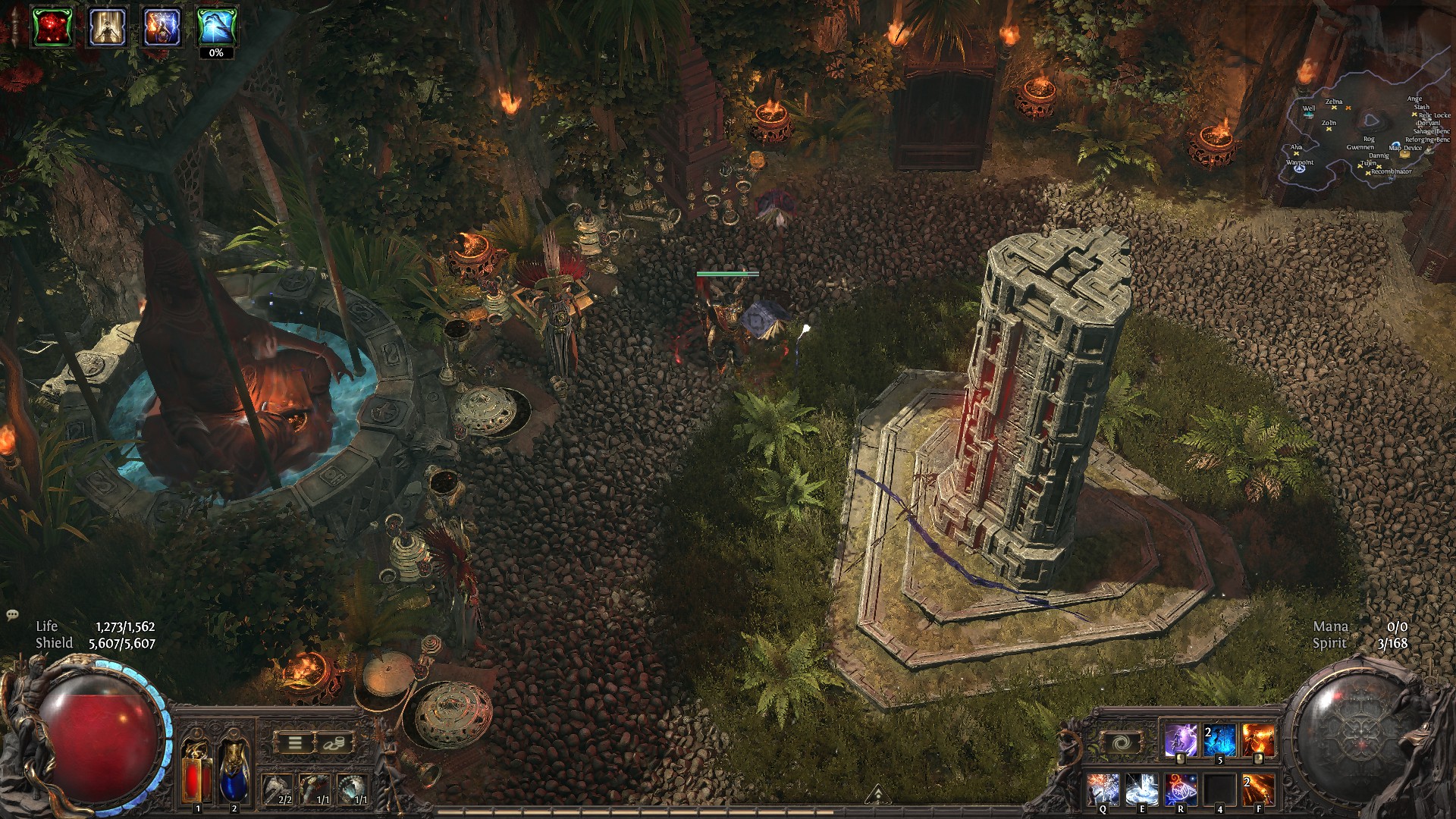1456x819 pixels.
Task: Activate the E white frost circle skill
Action: (1141, 789)
